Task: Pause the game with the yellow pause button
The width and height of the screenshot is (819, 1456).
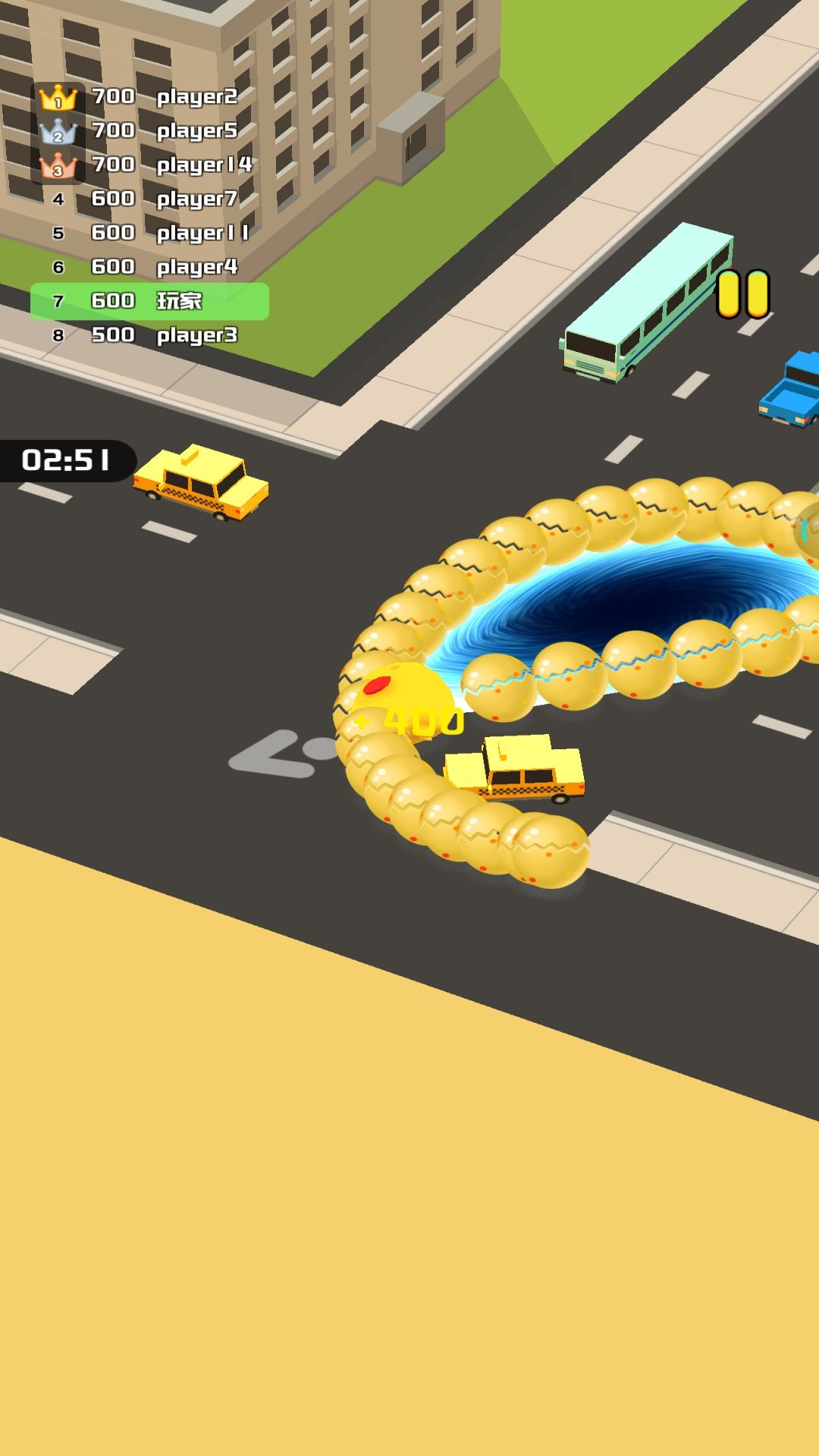Action: pos(743,293)
